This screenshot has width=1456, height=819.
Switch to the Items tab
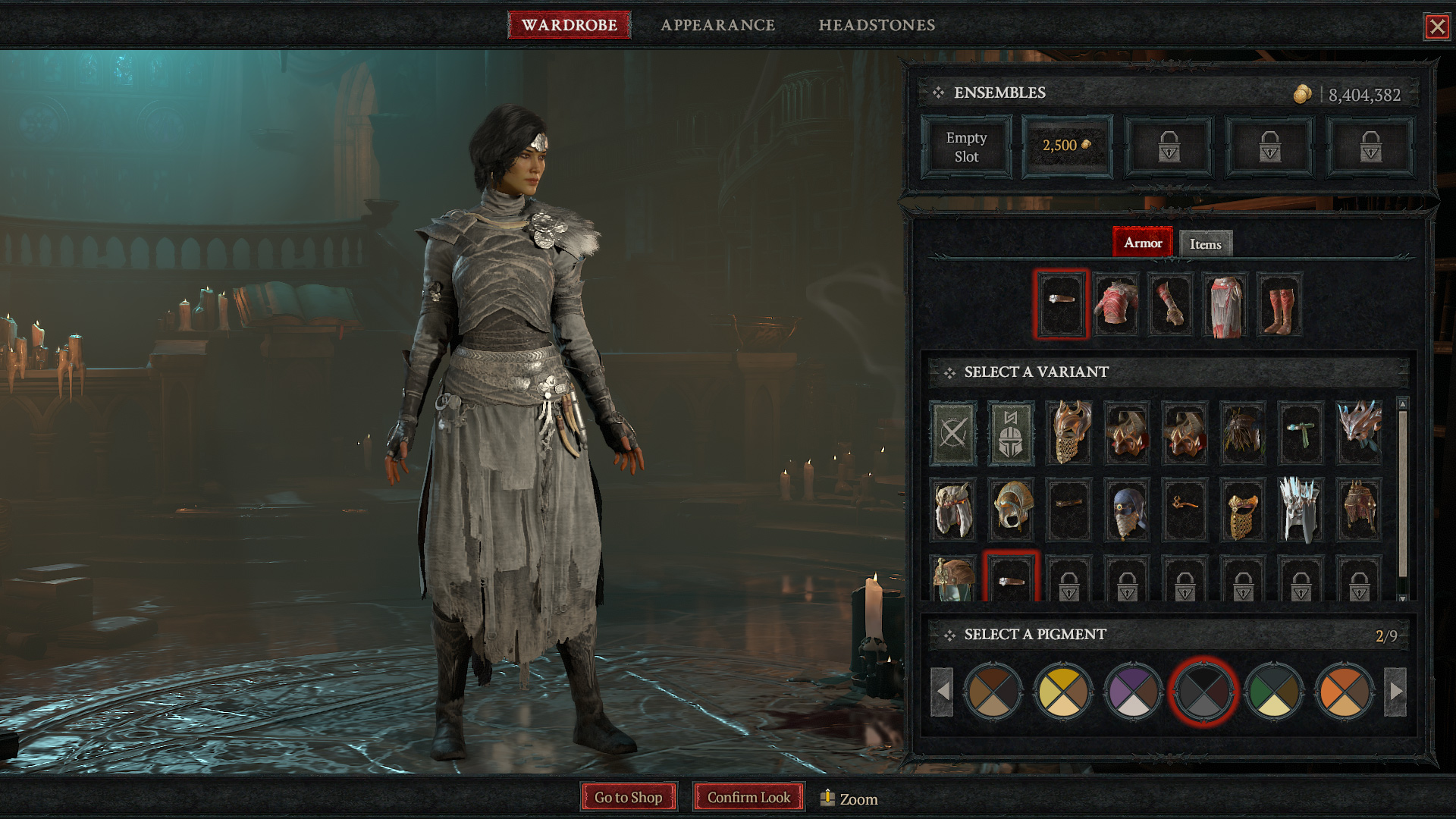tap(1205, 244)
